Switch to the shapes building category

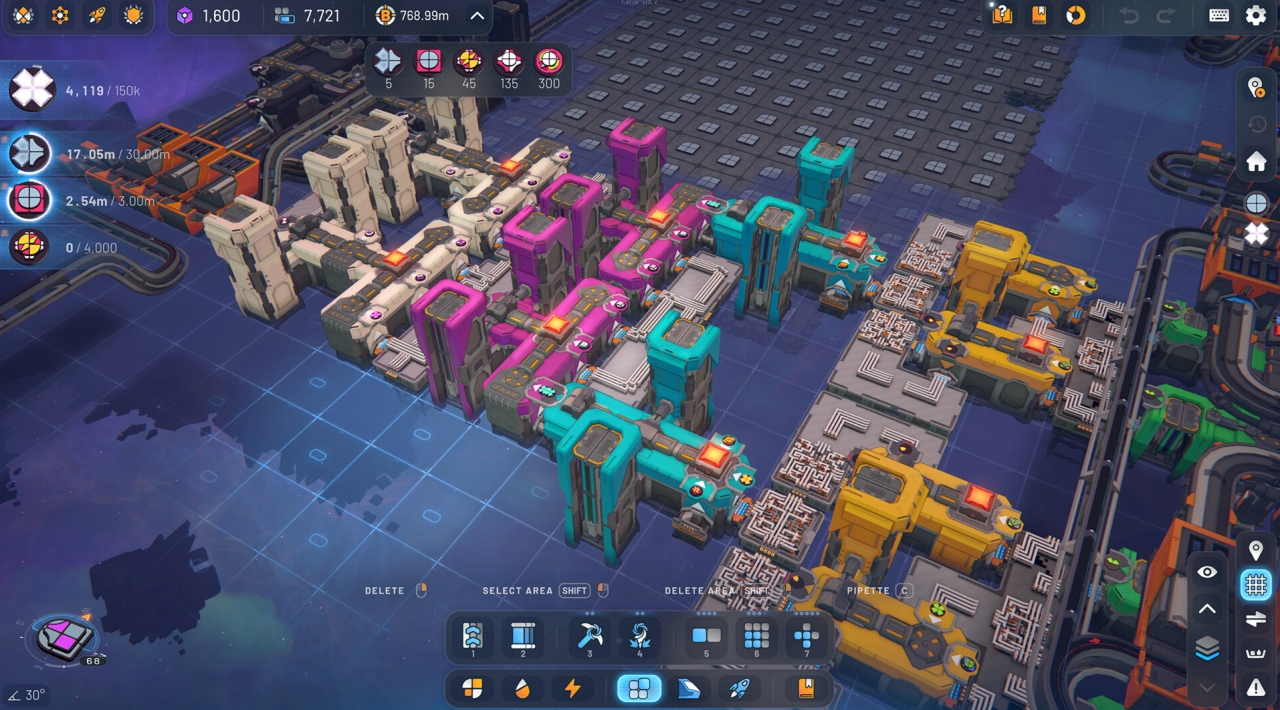[472, 688]
